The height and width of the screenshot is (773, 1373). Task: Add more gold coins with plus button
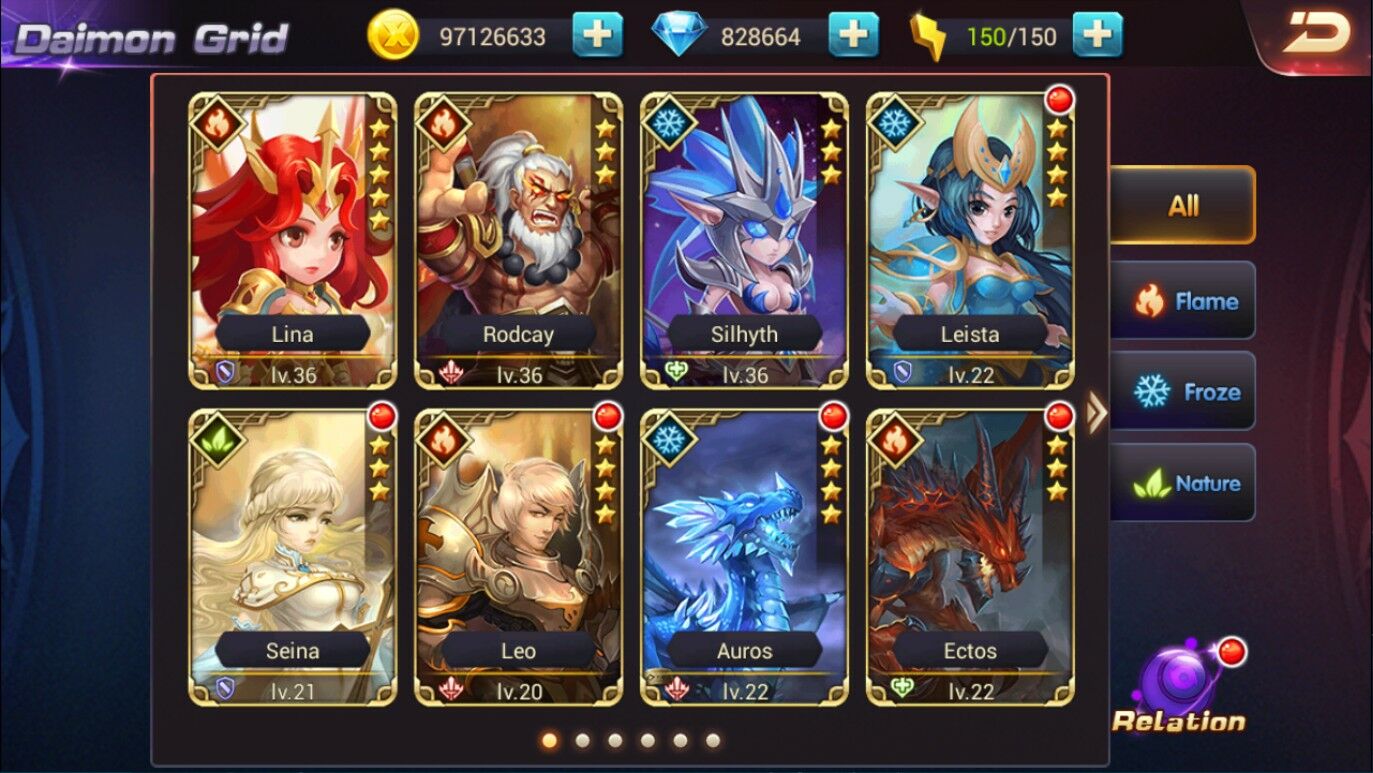point(597,37)
